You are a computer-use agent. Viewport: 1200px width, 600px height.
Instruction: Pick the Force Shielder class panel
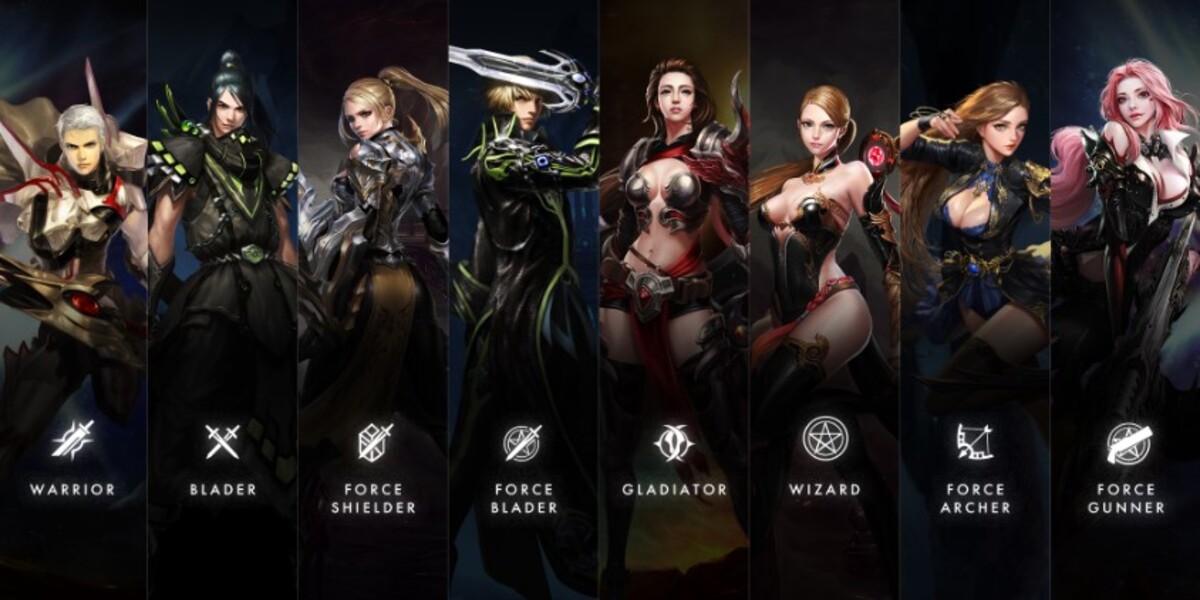373,300
